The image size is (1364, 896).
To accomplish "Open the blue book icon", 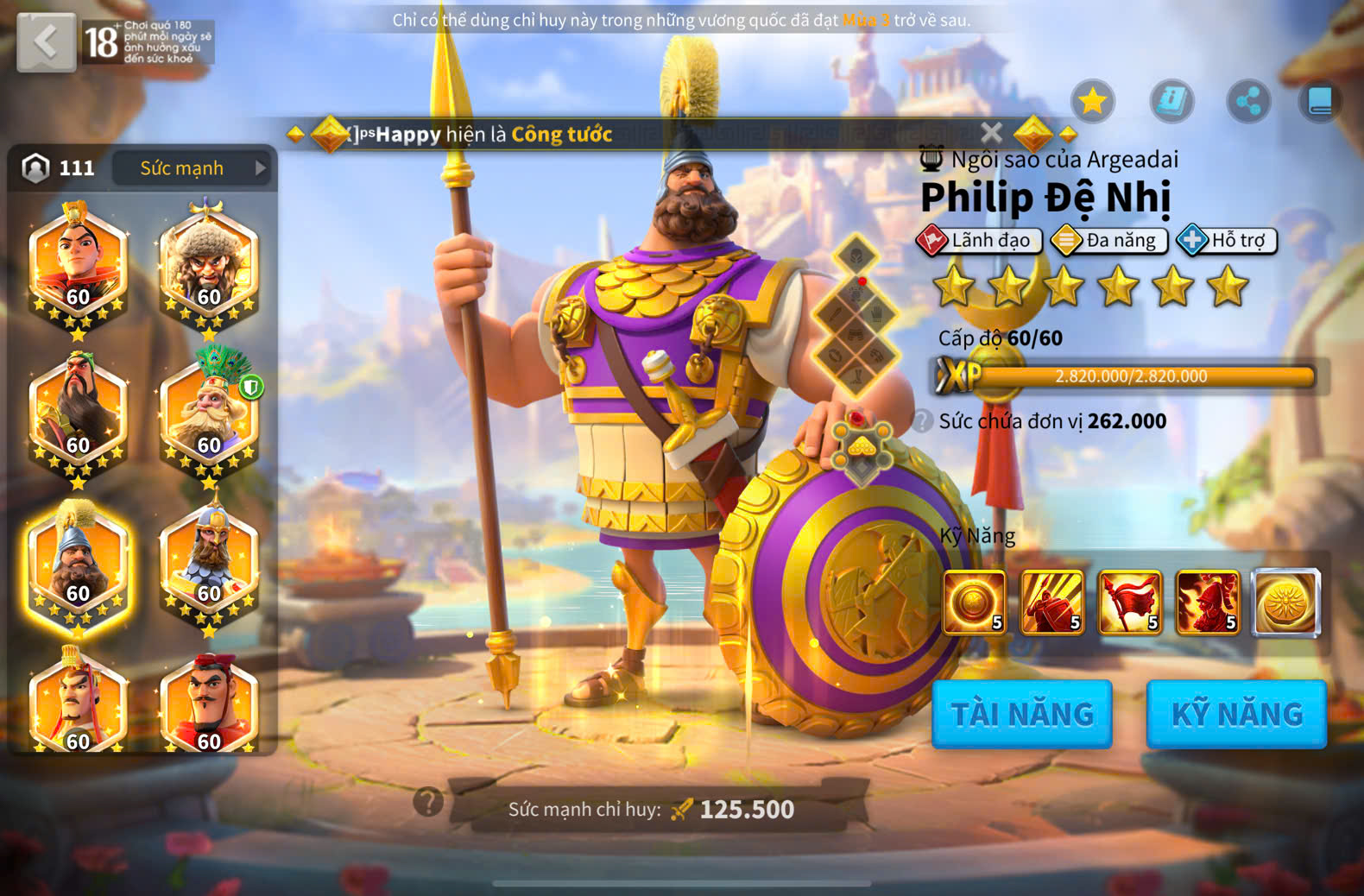I will [x=1320, y=102].
